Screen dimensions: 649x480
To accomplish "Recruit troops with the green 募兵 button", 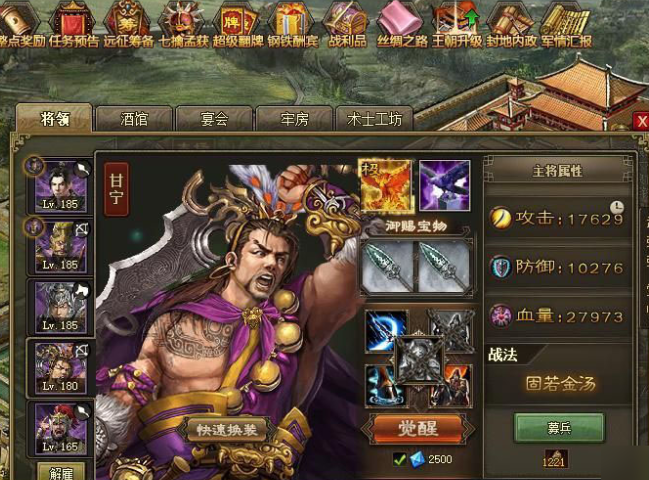I will (559, 427).
